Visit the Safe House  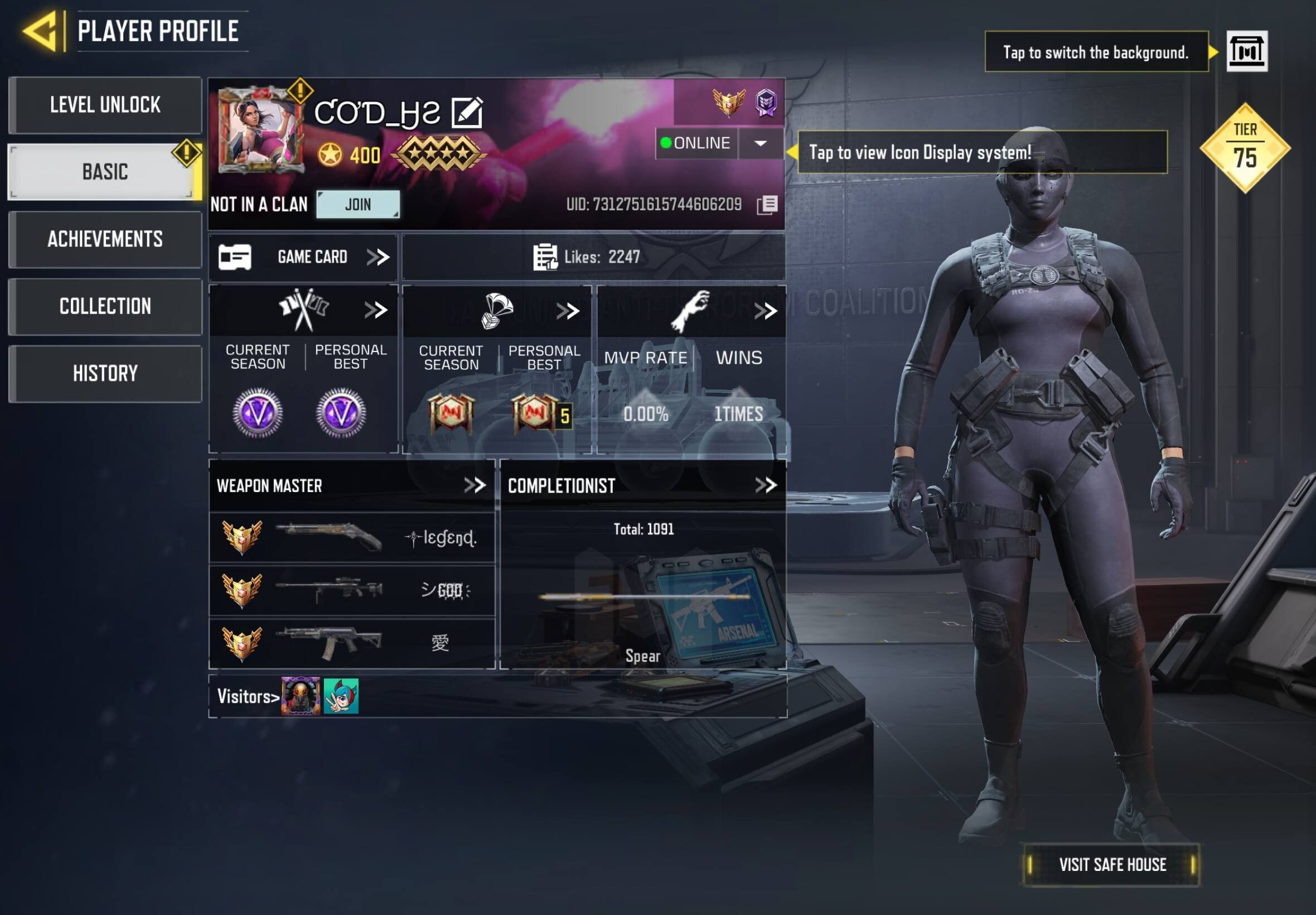click(1111, 865)
